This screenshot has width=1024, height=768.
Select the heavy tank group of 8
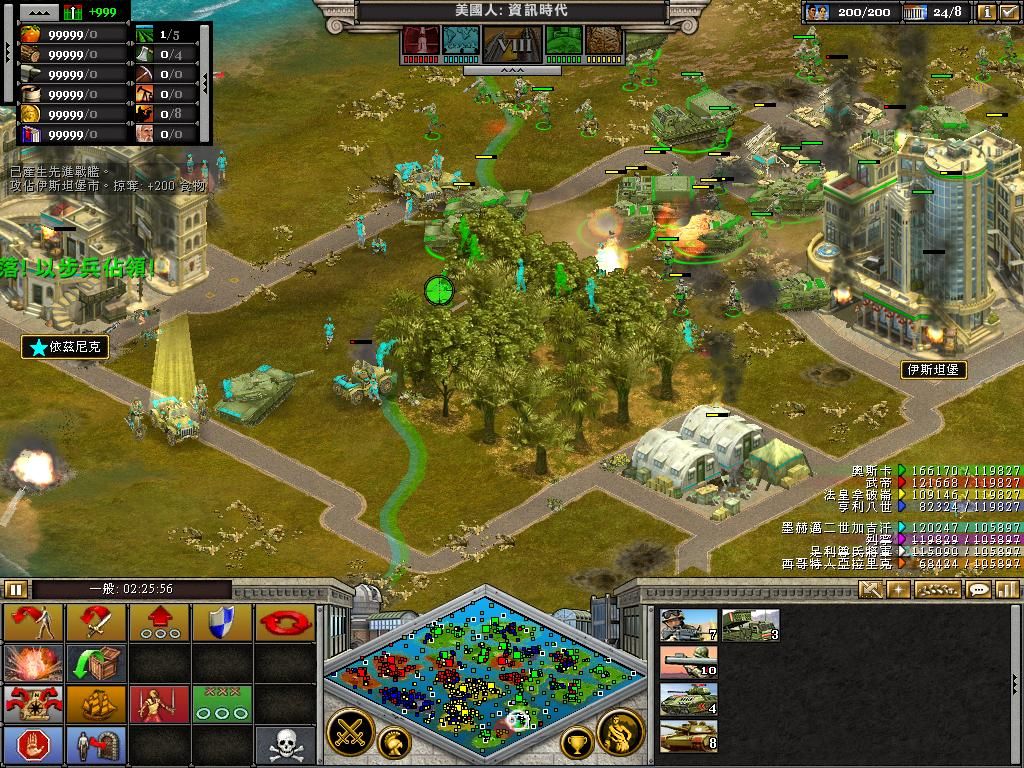(688, 736)
